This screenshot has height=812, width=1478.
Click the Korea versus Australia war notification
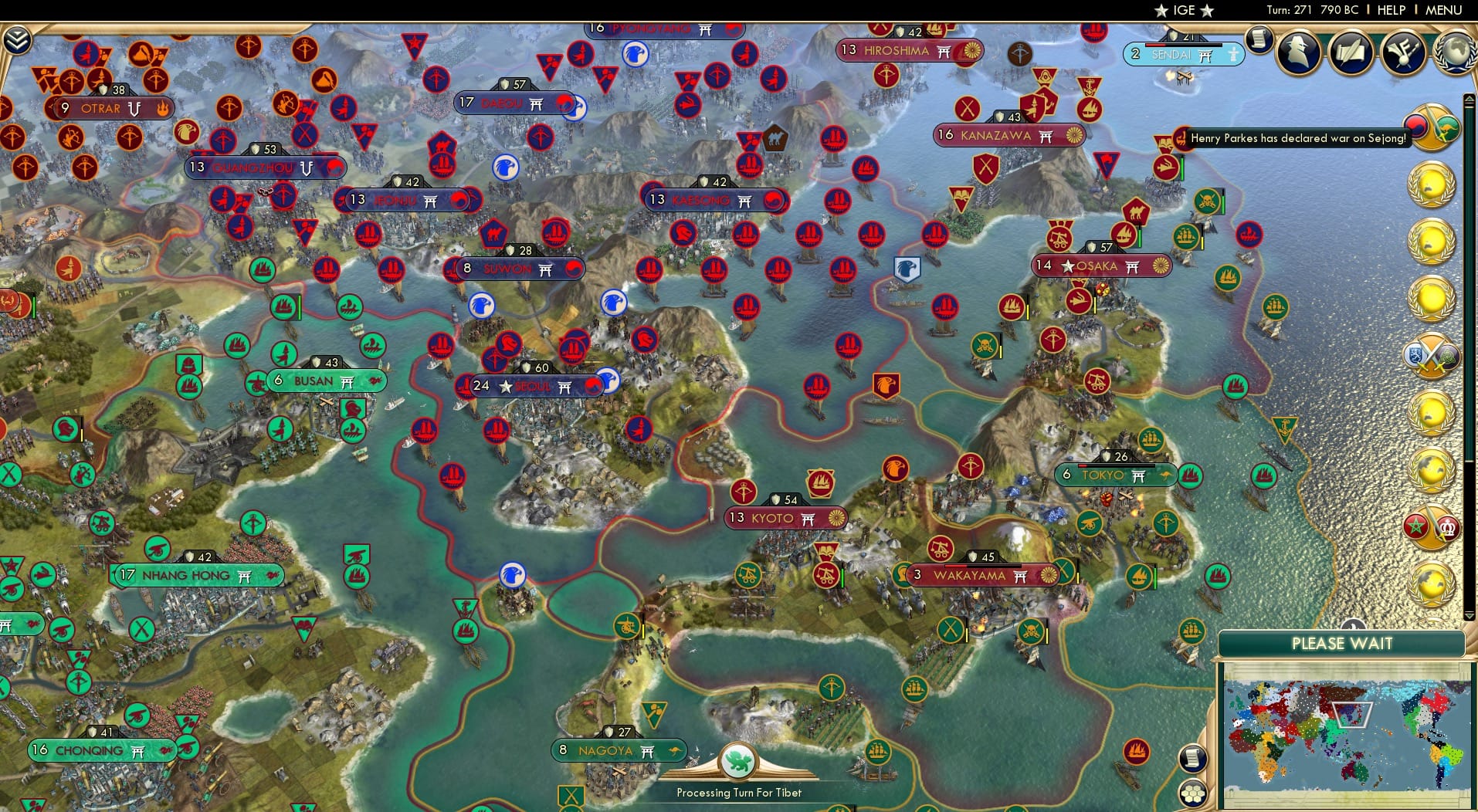coord(1431,129)
